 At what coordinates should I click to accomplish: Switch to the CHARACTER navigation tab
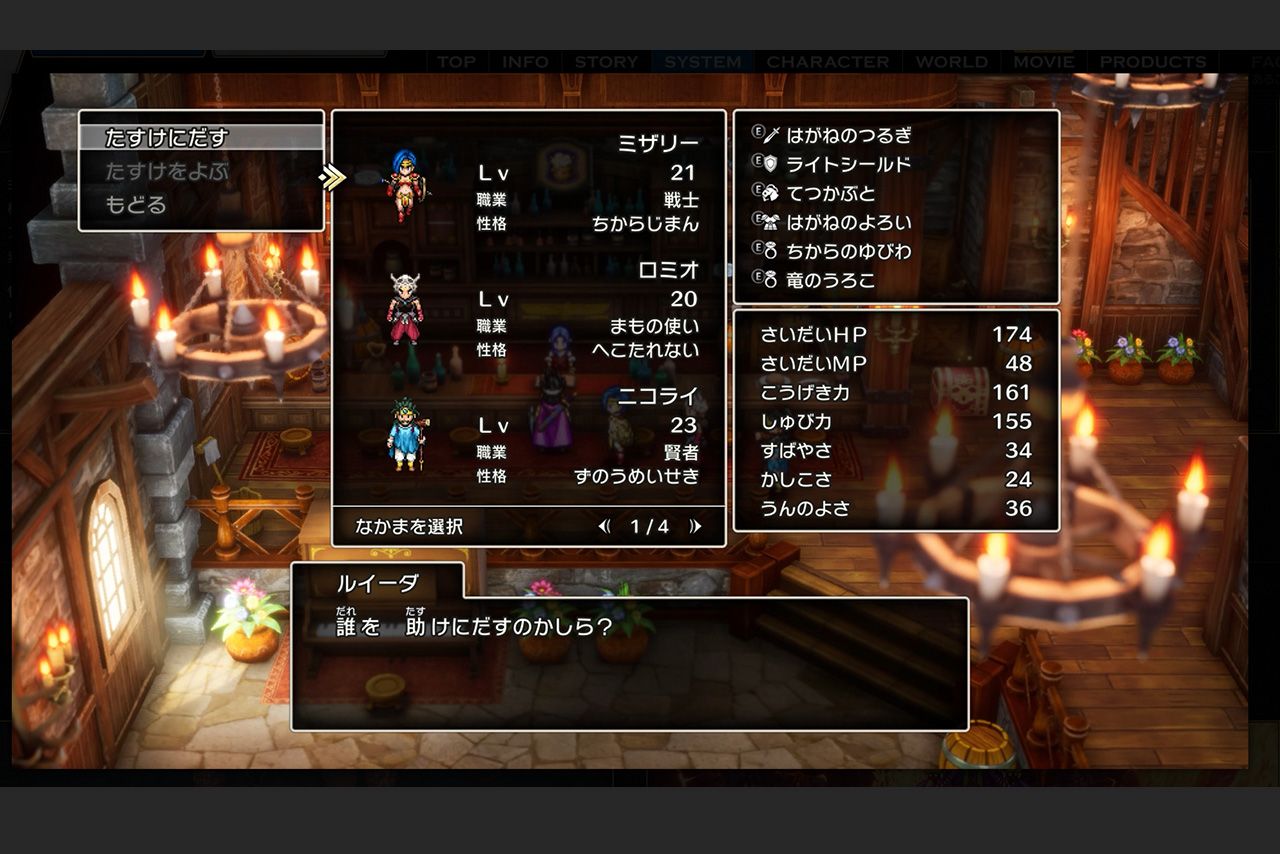(829, 61)
